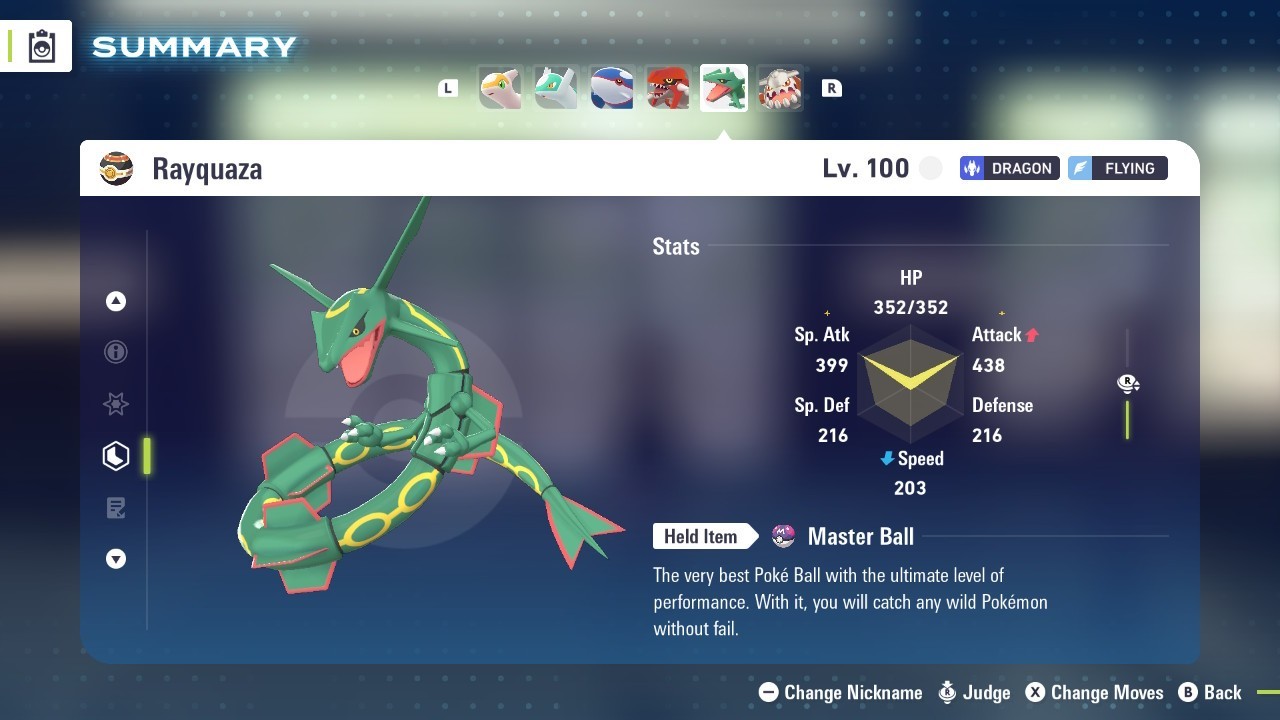Select the hexagon stats page tab

point(116,456)
